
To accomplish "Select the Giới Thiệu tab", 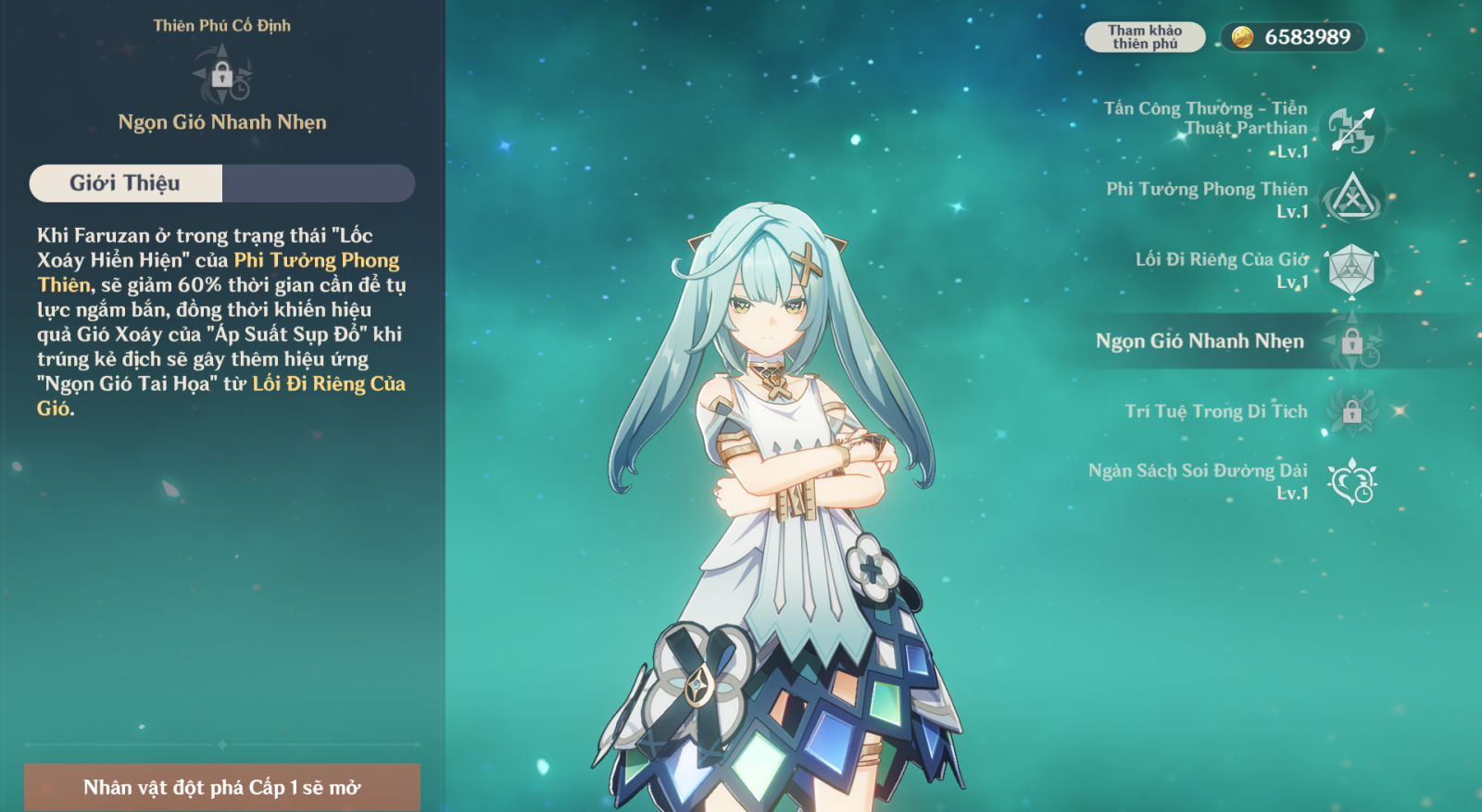I will (126, 183).
